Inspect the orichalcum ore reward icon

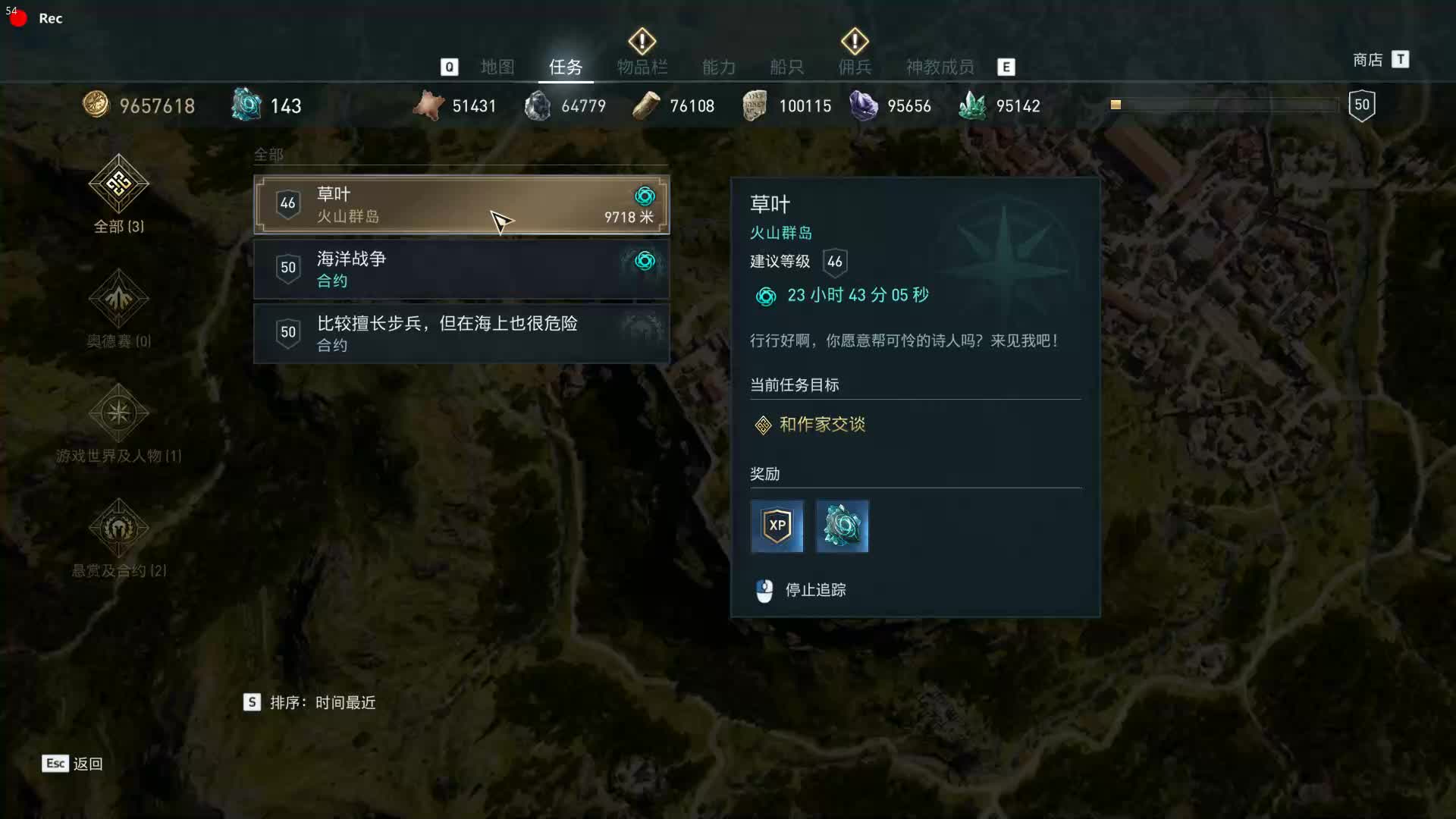tap(842, 526)
